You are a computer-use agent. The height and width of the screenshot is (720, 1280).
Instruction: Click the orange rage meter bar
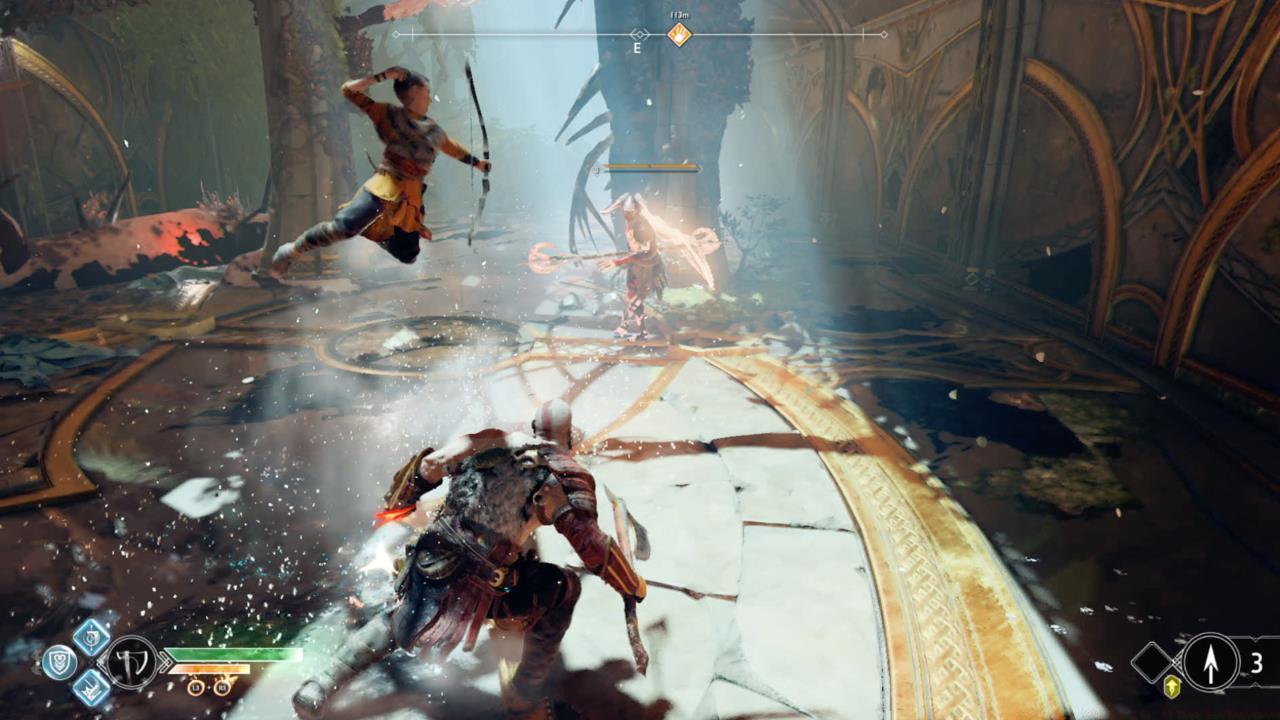(211, 669)
